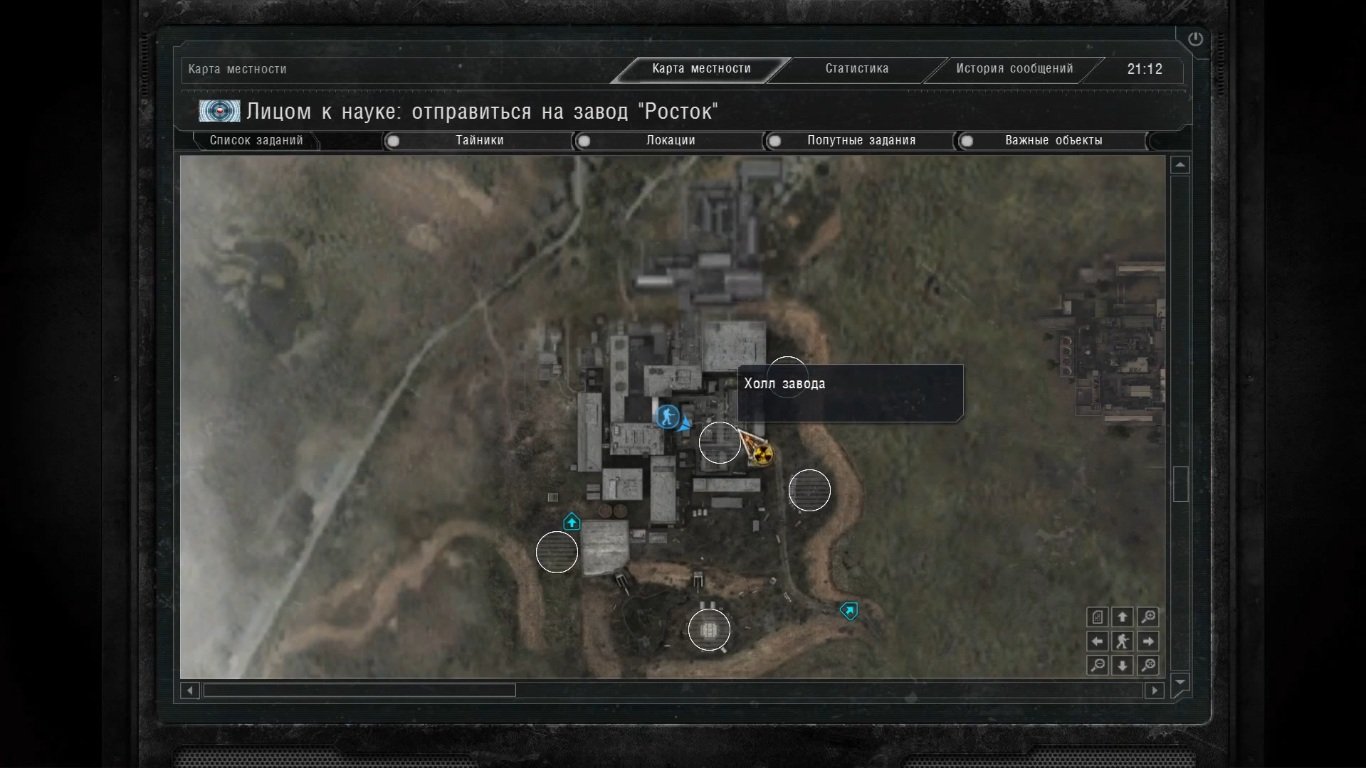
Task: Center the map on the player figure button
Action: (1123, 642)
